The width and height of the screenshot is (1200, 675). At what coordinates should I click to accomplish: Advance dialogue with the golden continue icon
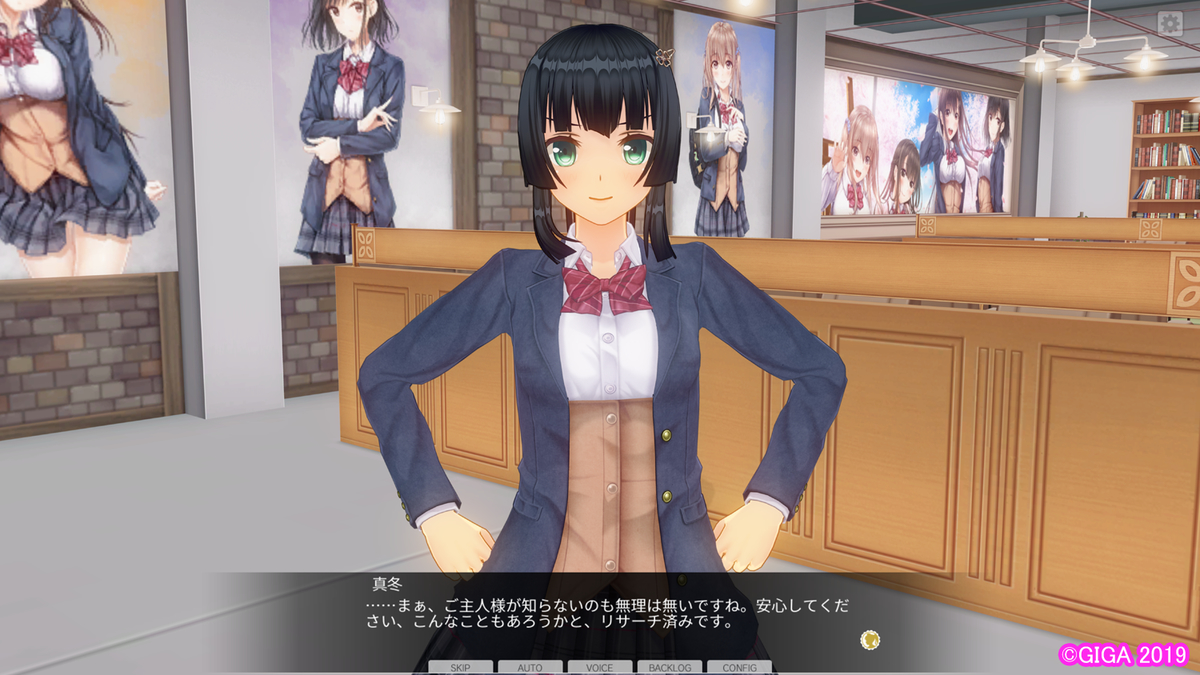[870, 639]
